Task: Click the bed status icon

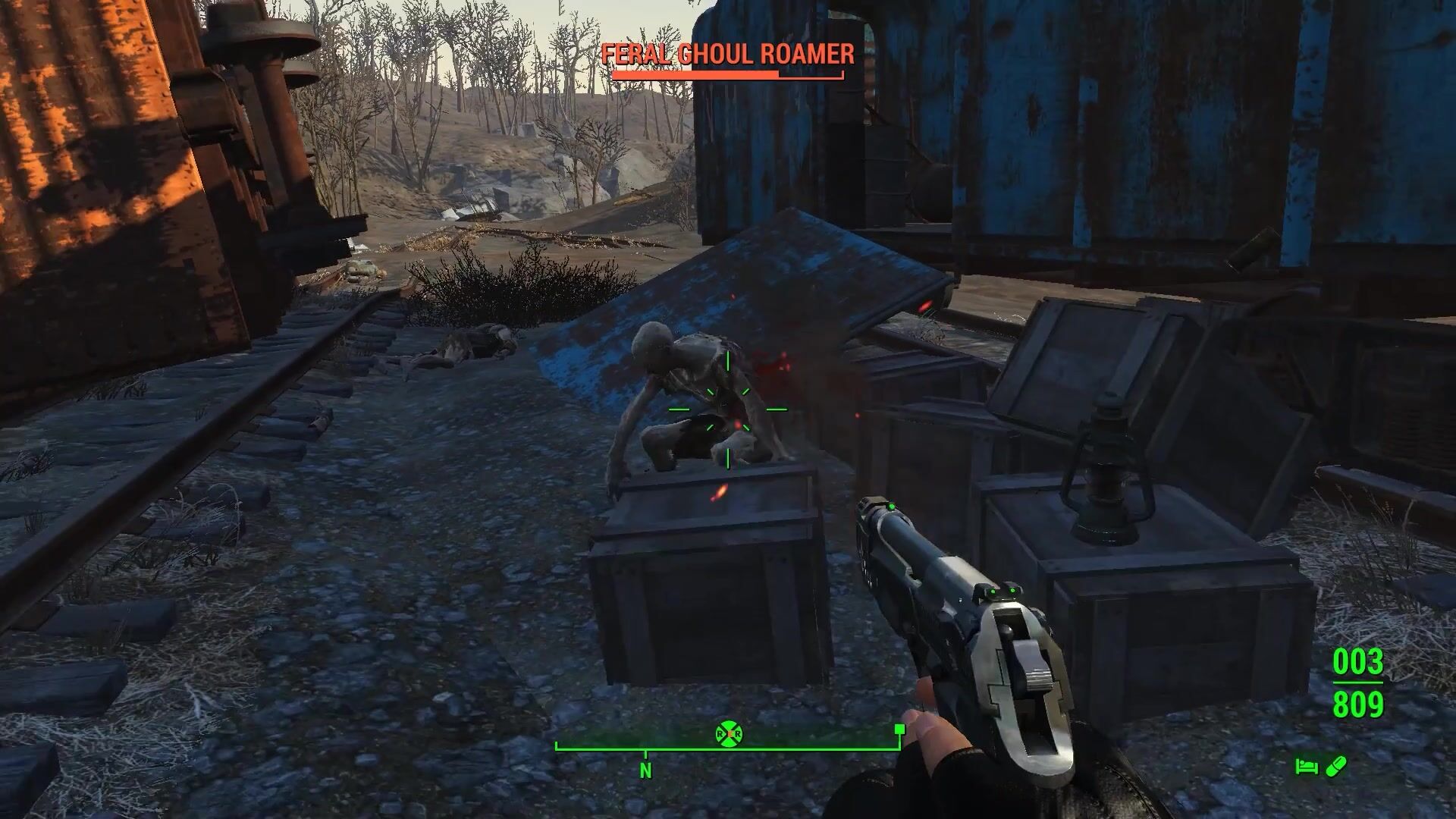Action: tap(1306, 767)
